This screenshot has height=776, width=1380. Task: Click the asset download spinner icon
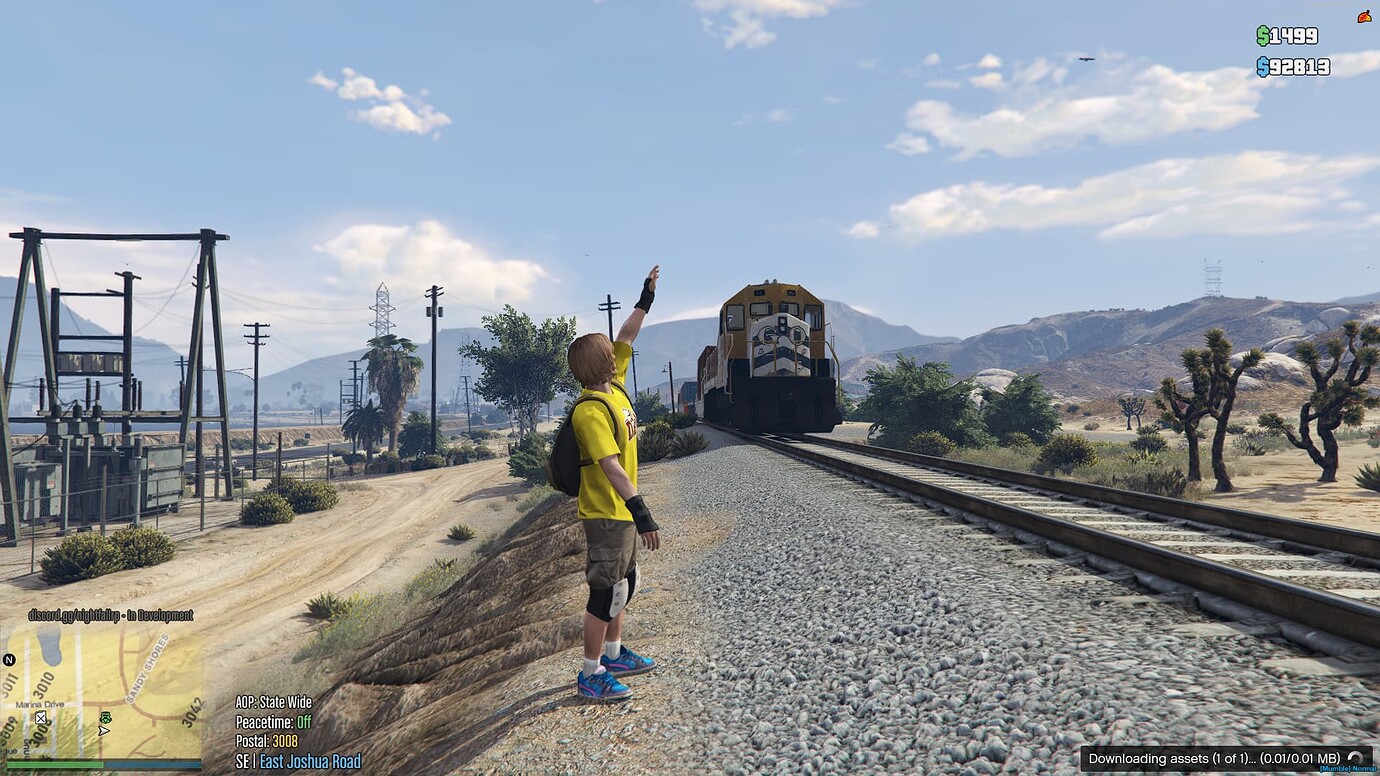point(1356,758)
